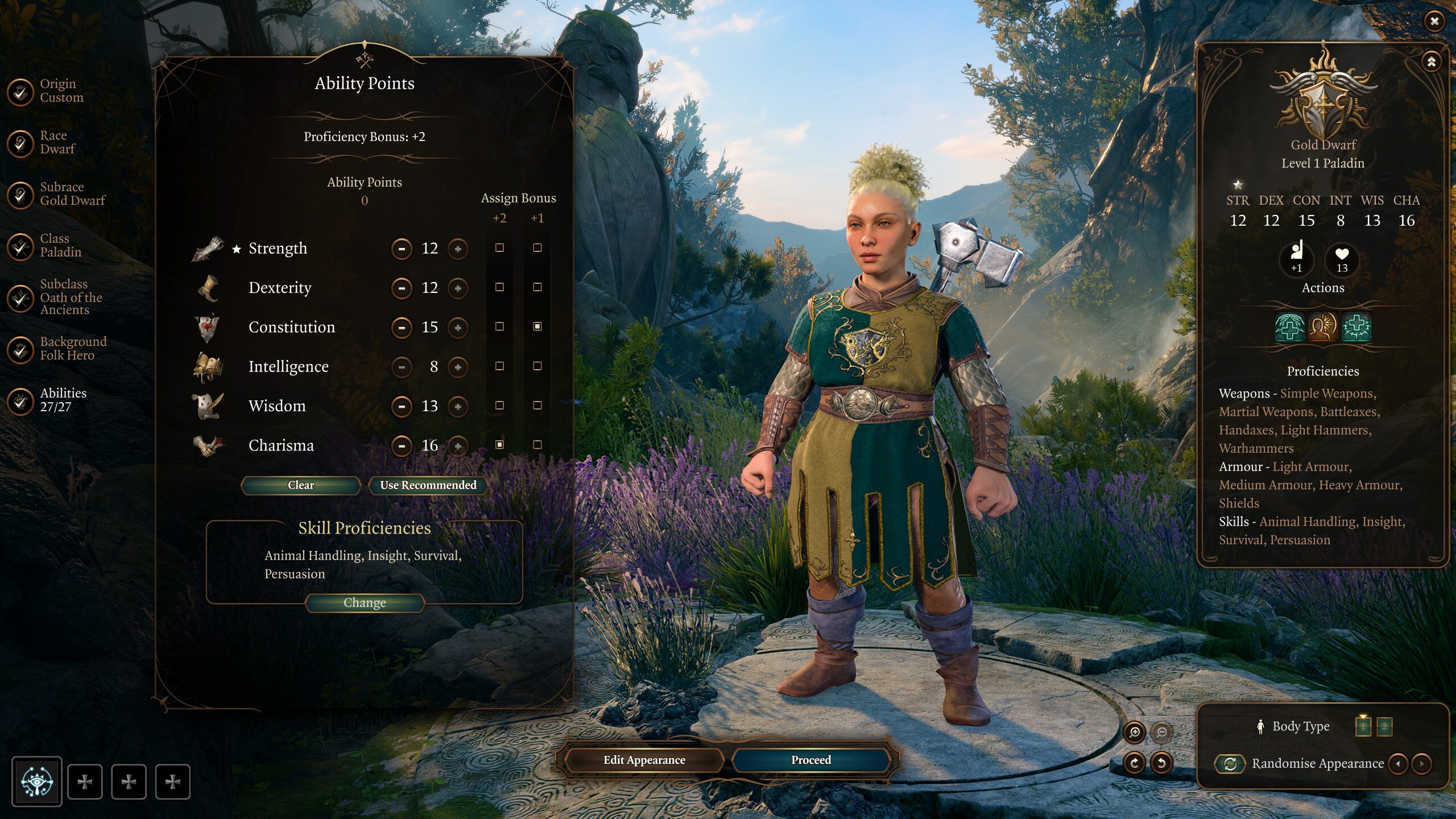Increase Constitution with its plus stepper
This screenshot has height=819, width=1456.
(x=458, y=327)
